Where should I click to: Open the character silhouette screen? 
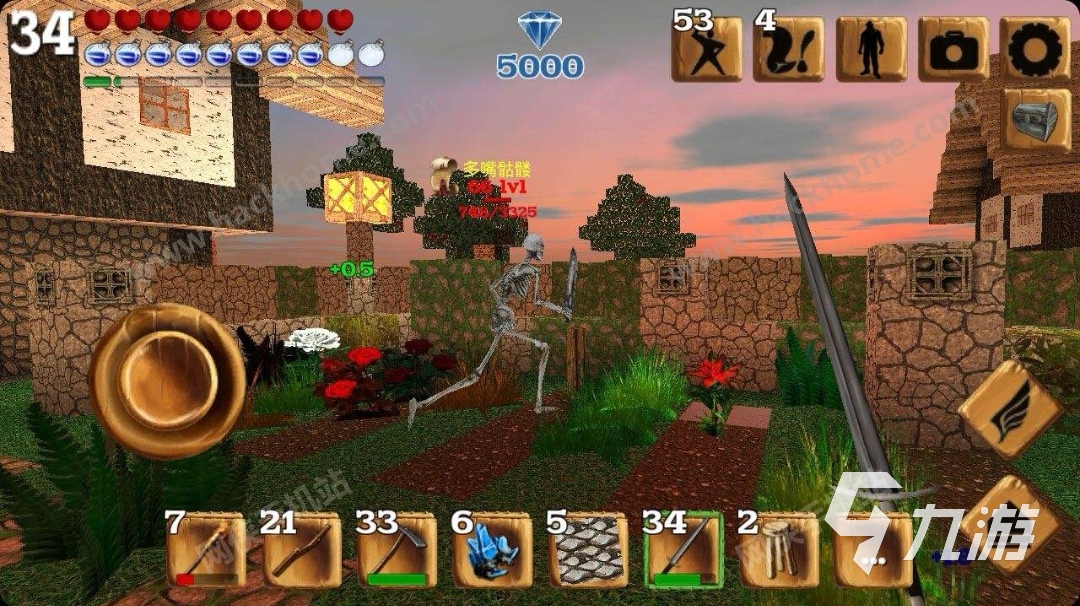pos(871,49)
